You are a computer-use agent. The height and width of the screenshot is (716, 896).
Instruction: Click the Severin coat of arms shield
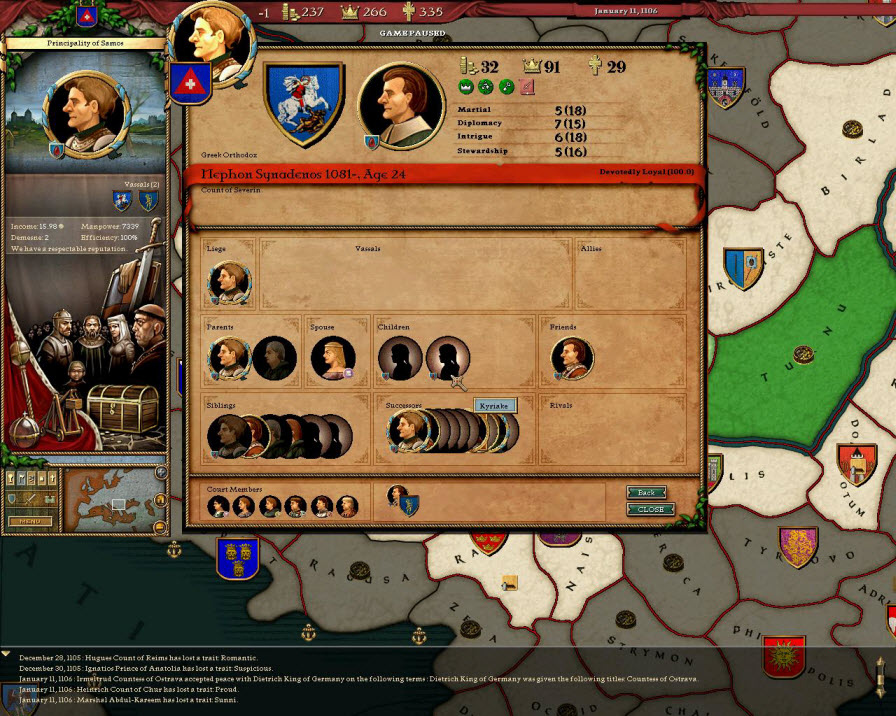coord(304,103)
